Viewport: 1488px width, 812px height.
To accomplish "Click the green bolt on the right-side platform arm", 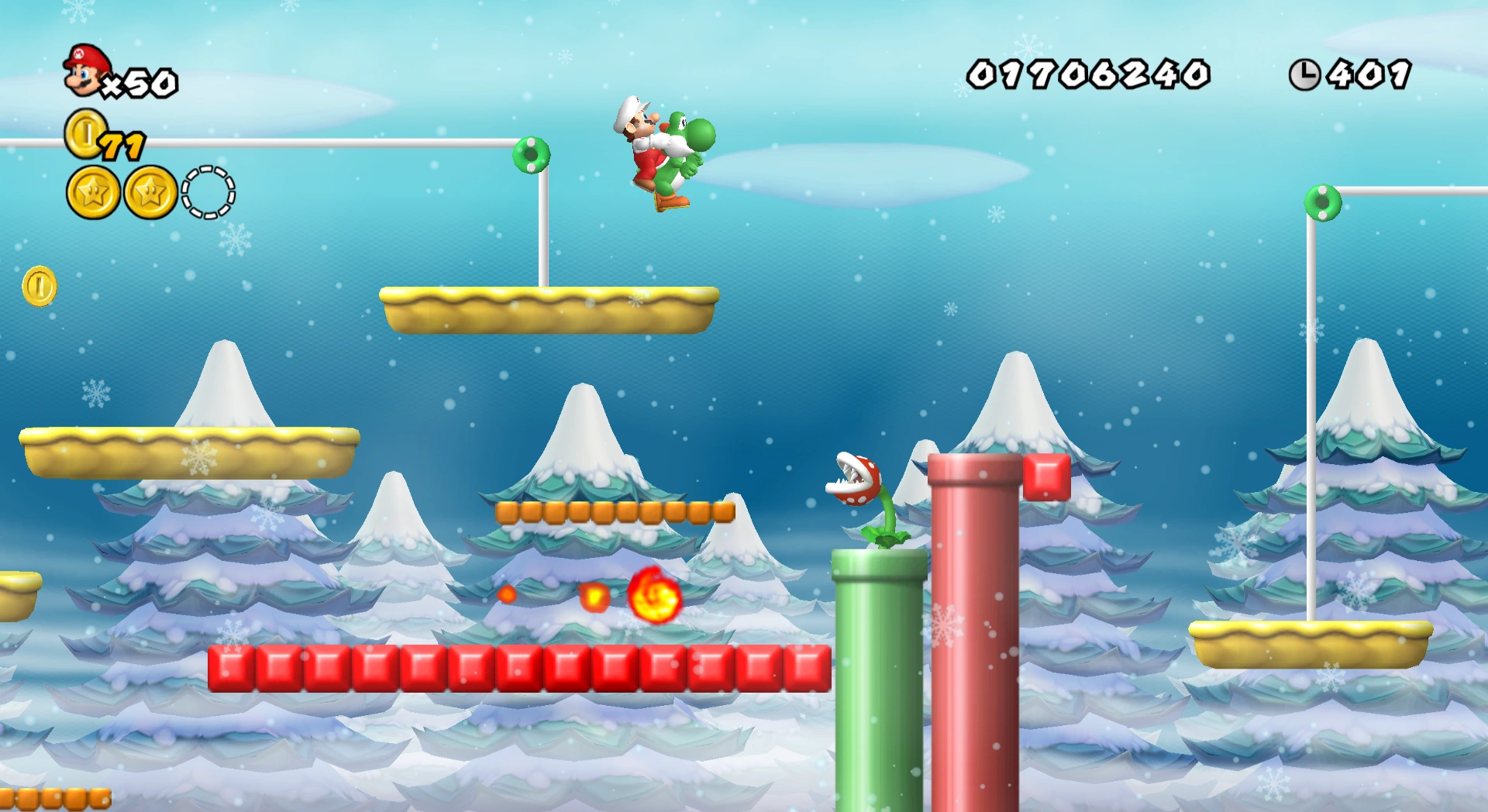I will pos(1322,204).
